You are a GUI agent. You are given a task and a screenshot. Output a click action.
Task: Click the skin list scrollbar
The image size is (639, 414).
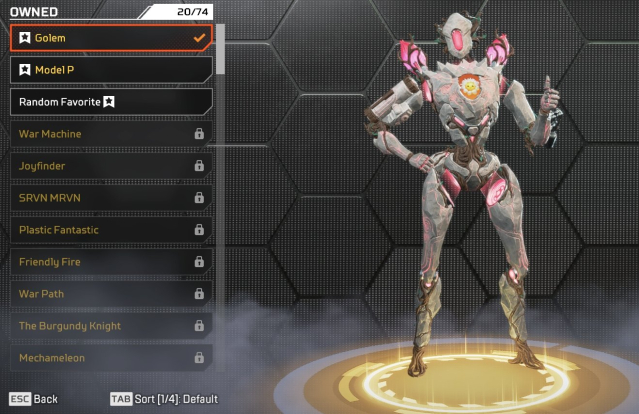click(x=220, y=48)
